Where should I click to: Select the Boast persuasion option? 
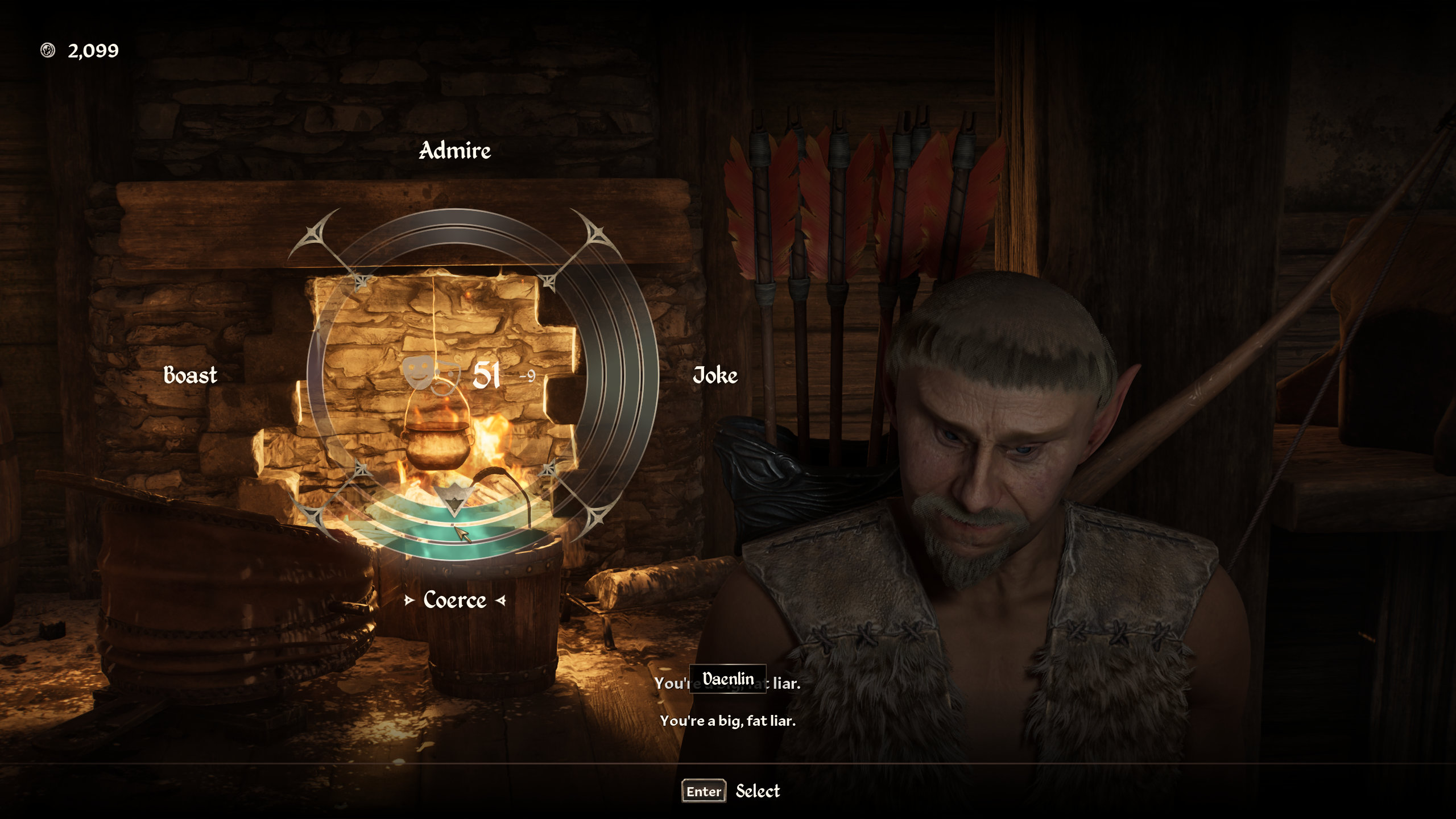point(190,375)
